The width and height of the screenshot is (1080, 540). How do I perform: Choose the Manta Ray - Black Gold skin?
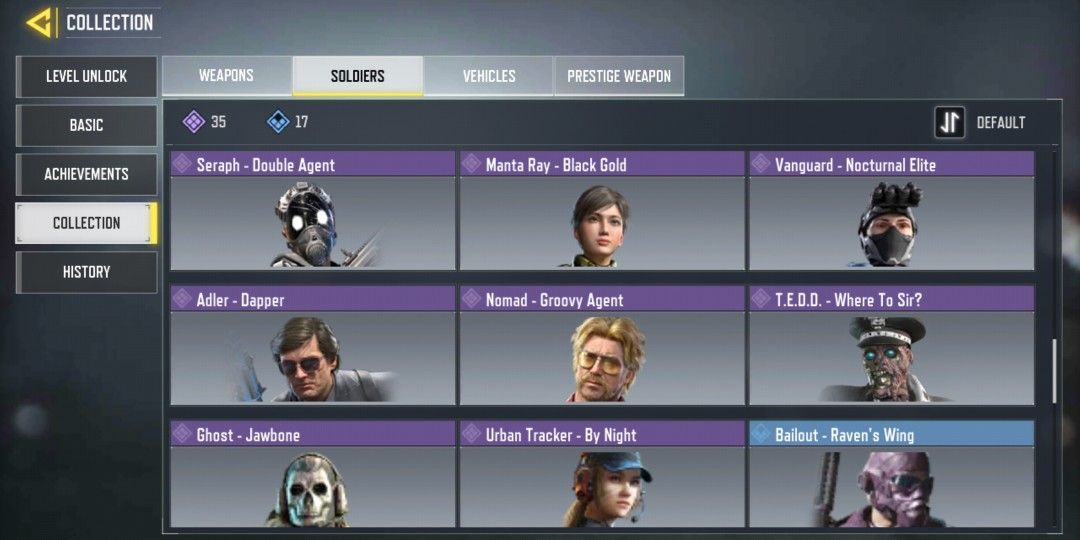[601, 212]
